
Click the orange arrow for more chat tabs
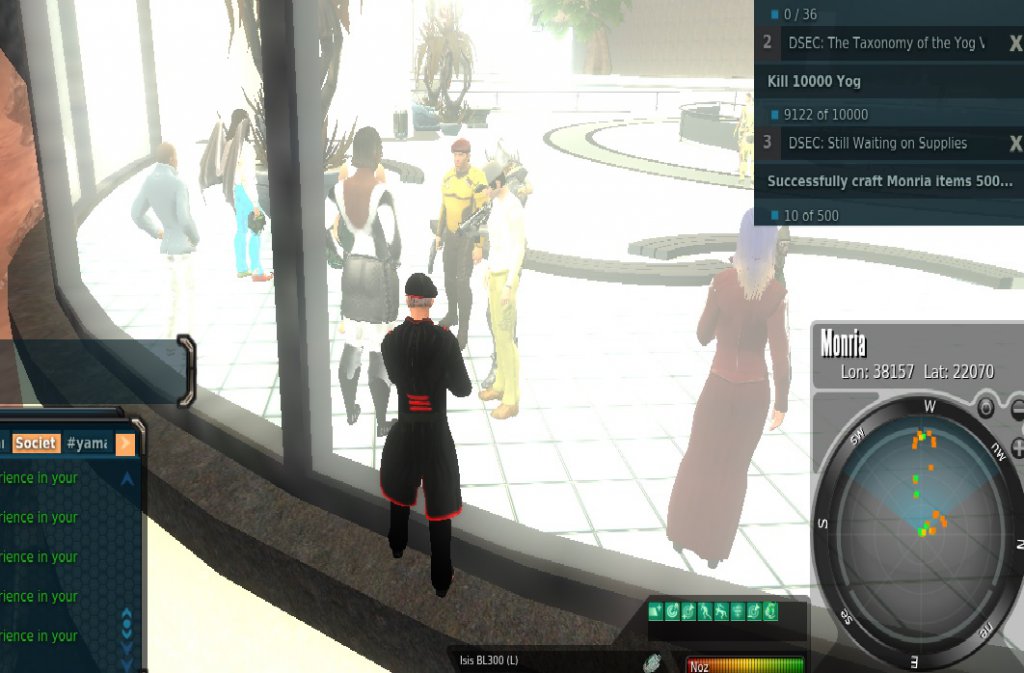[126, 443]
